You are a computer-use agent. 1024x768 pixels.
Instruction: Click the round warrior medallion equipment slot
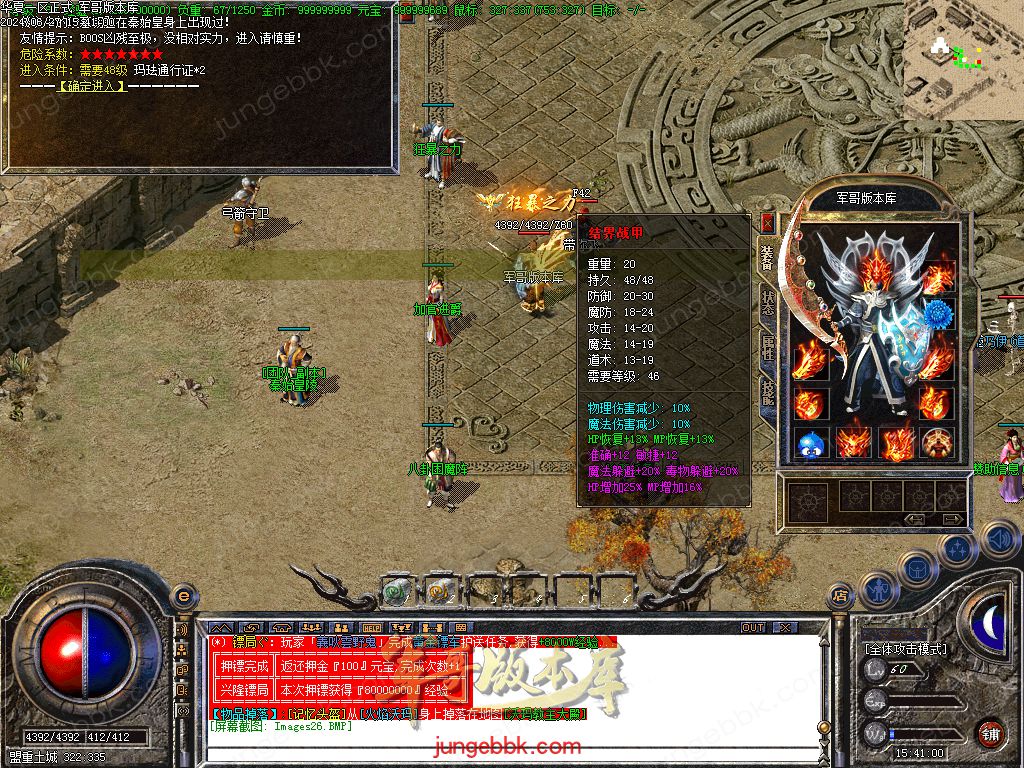click(937, 443)
